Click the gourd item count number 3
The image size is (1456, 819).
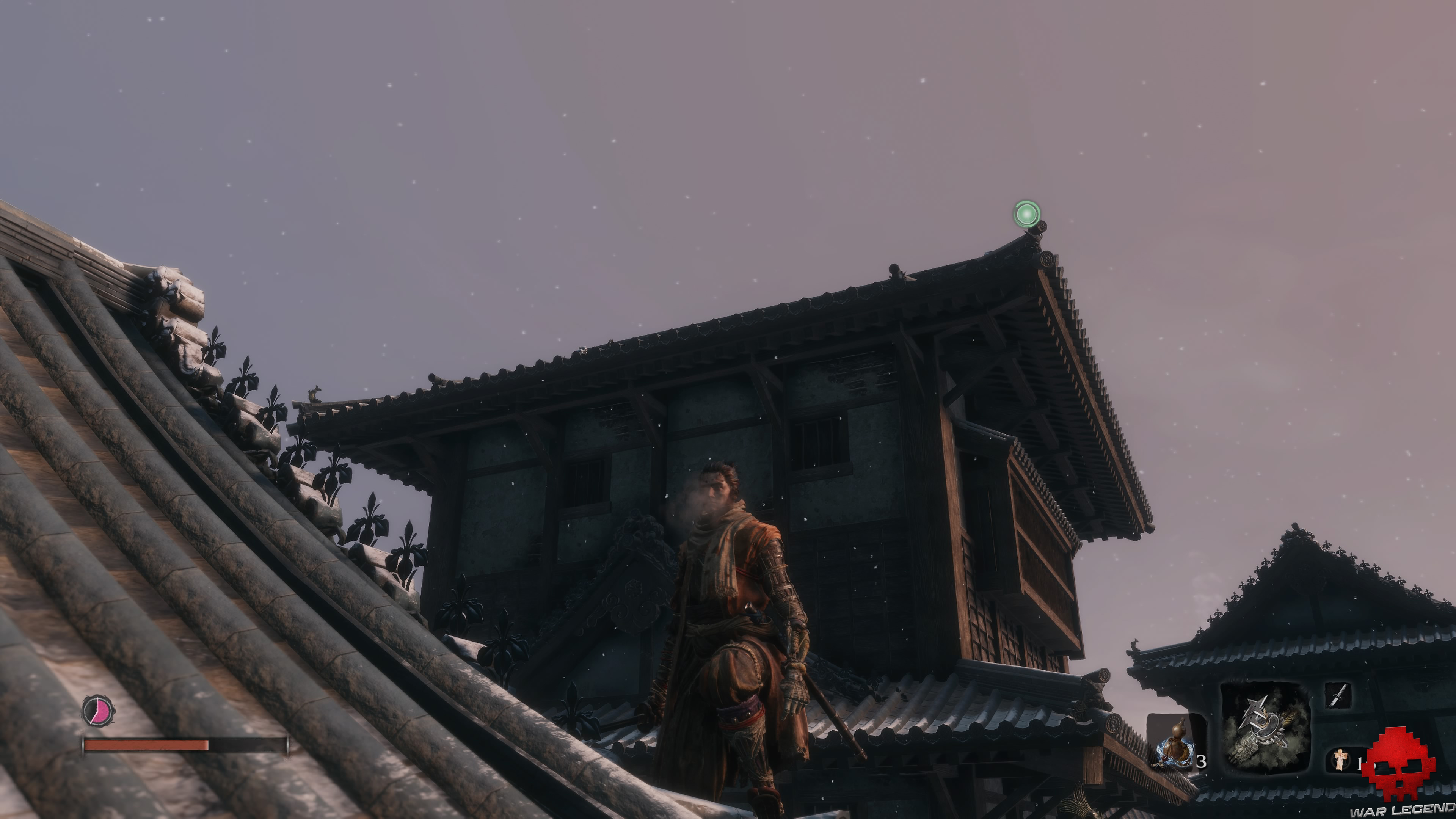coord(1202,761)
